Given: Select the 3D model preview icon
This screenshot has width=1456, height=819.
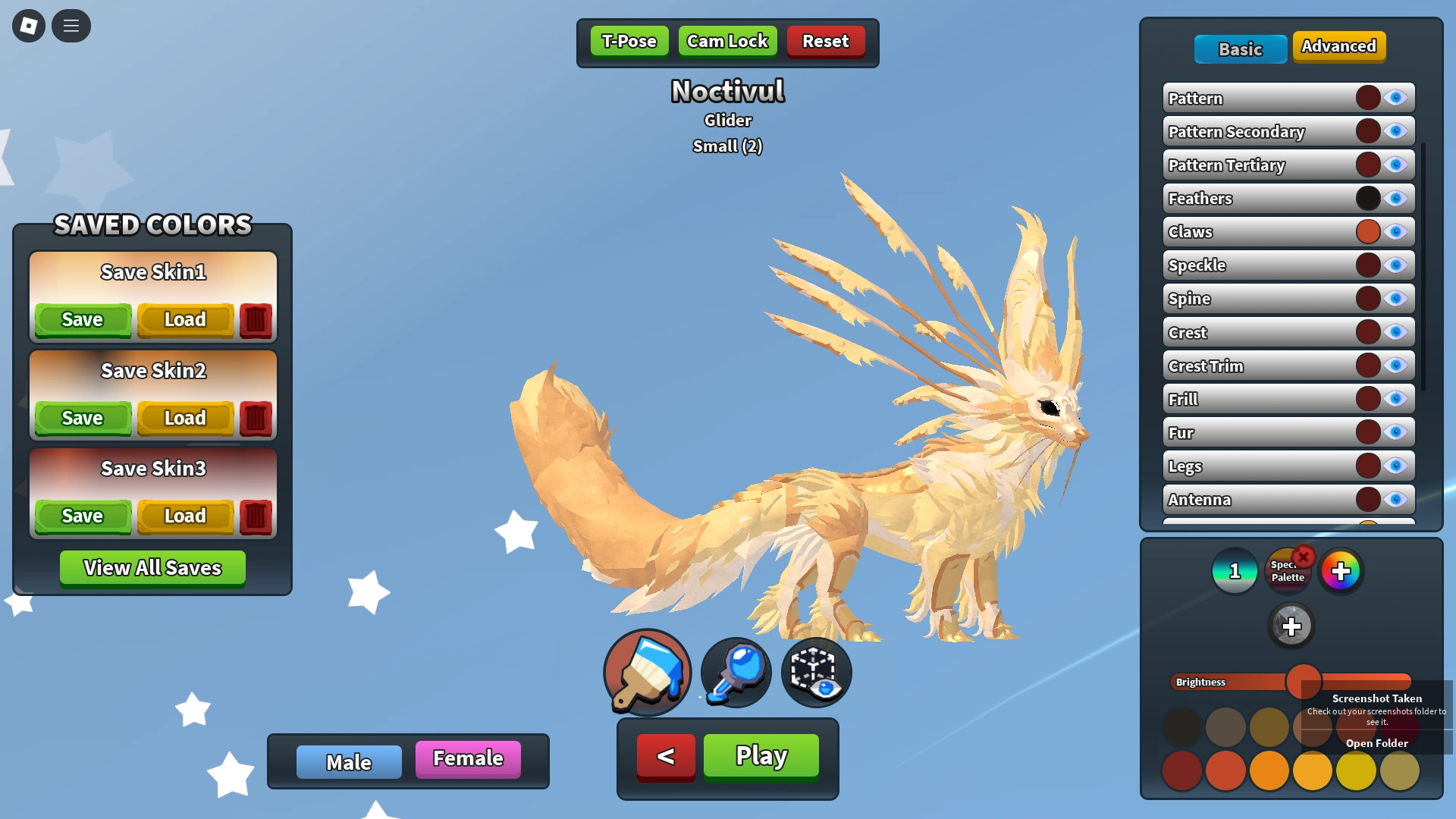Looking at the screenshot, I should pos(815,672).
